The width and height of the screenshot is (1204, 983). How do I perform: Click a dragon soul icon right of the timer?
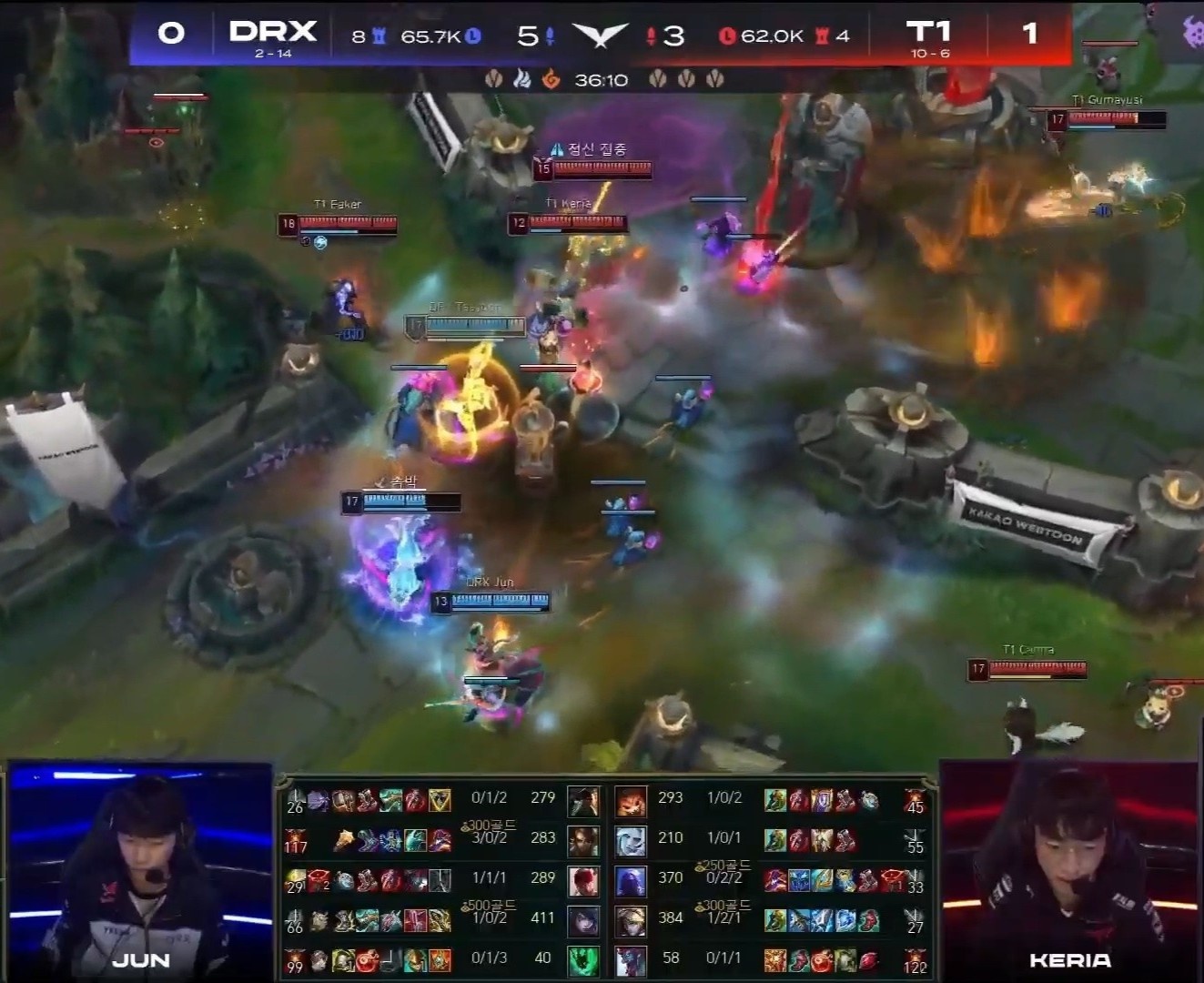(x=657, y=78)
